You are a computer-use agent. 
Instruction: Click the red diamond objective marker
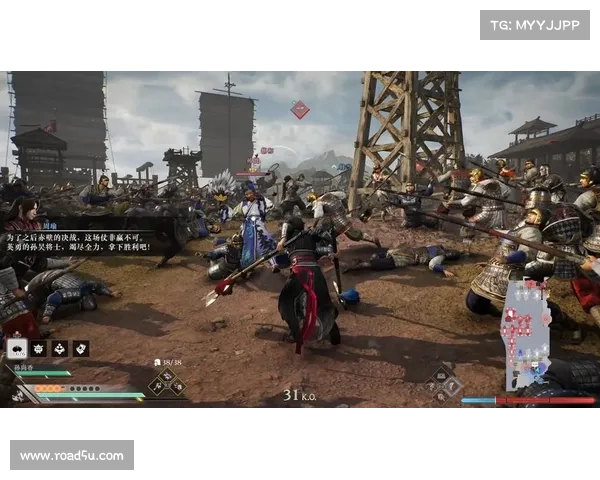(299, 109)
